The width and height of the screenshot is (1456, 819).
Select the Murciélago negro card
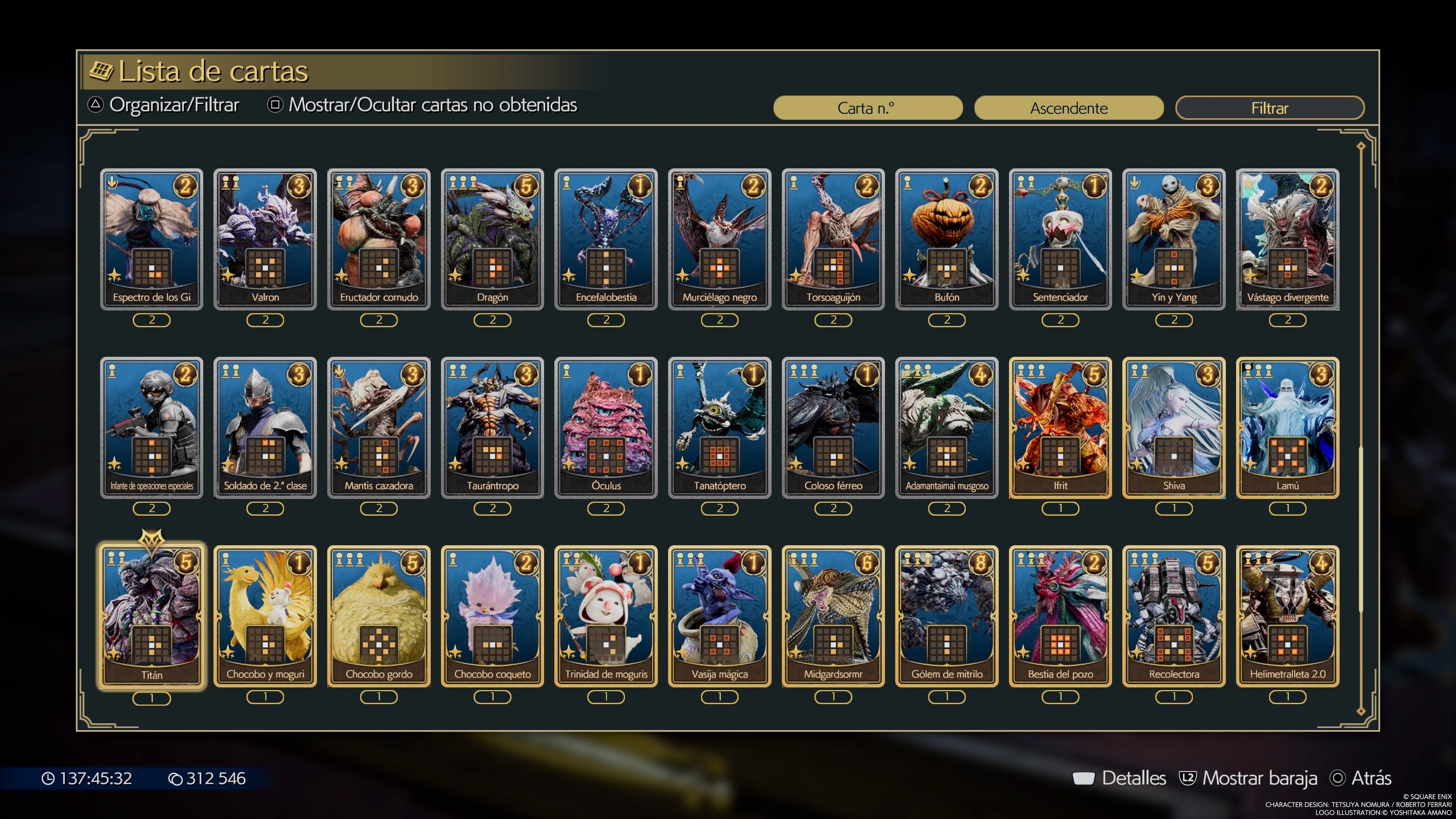(x=720, y=239)
